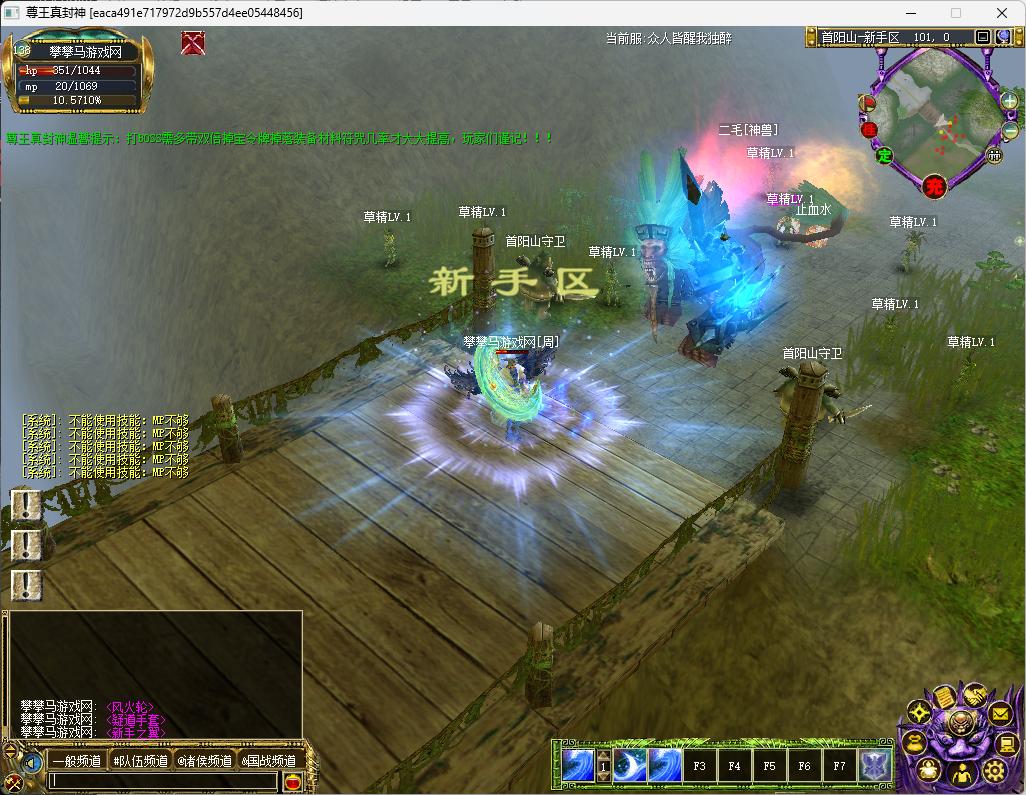1026x795 pixels.
Task: Open the character figure icon
Action: [x=960, y=774]
